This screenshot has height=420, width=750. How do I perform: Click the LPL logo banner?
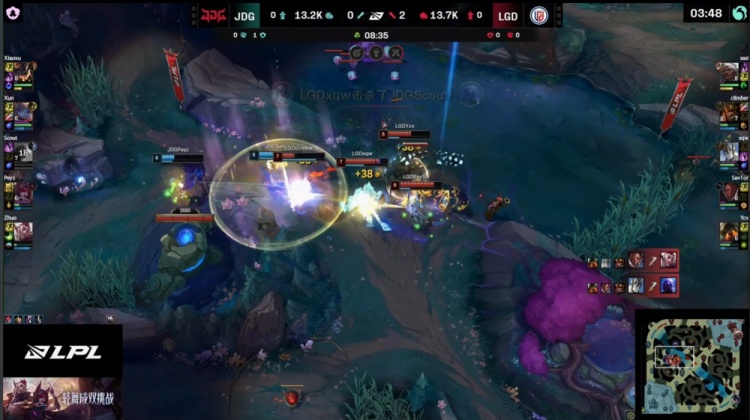62,352
